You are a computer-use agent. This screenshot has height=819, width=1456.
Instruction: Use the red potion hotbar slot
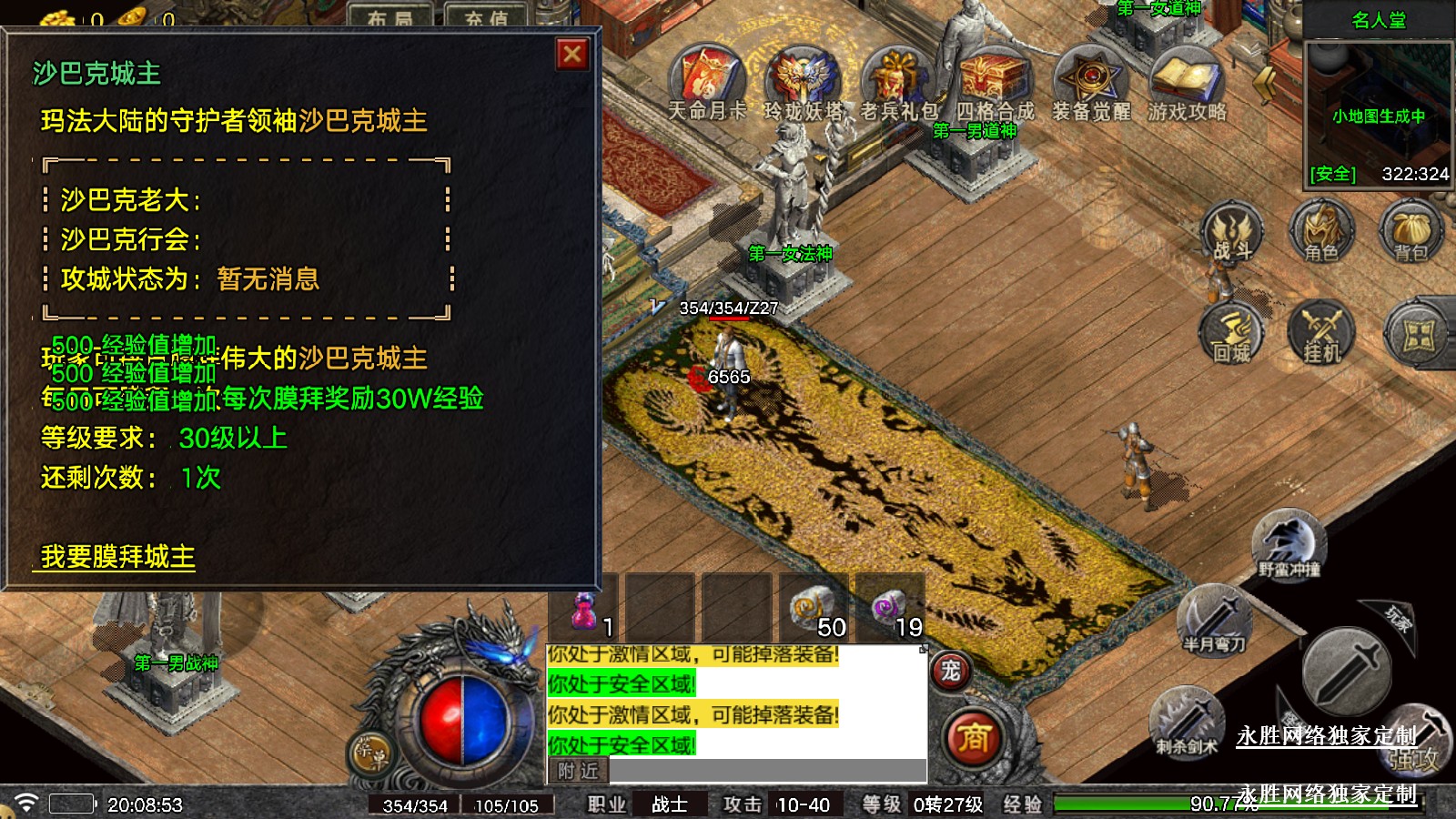click(x=584, y=610)
